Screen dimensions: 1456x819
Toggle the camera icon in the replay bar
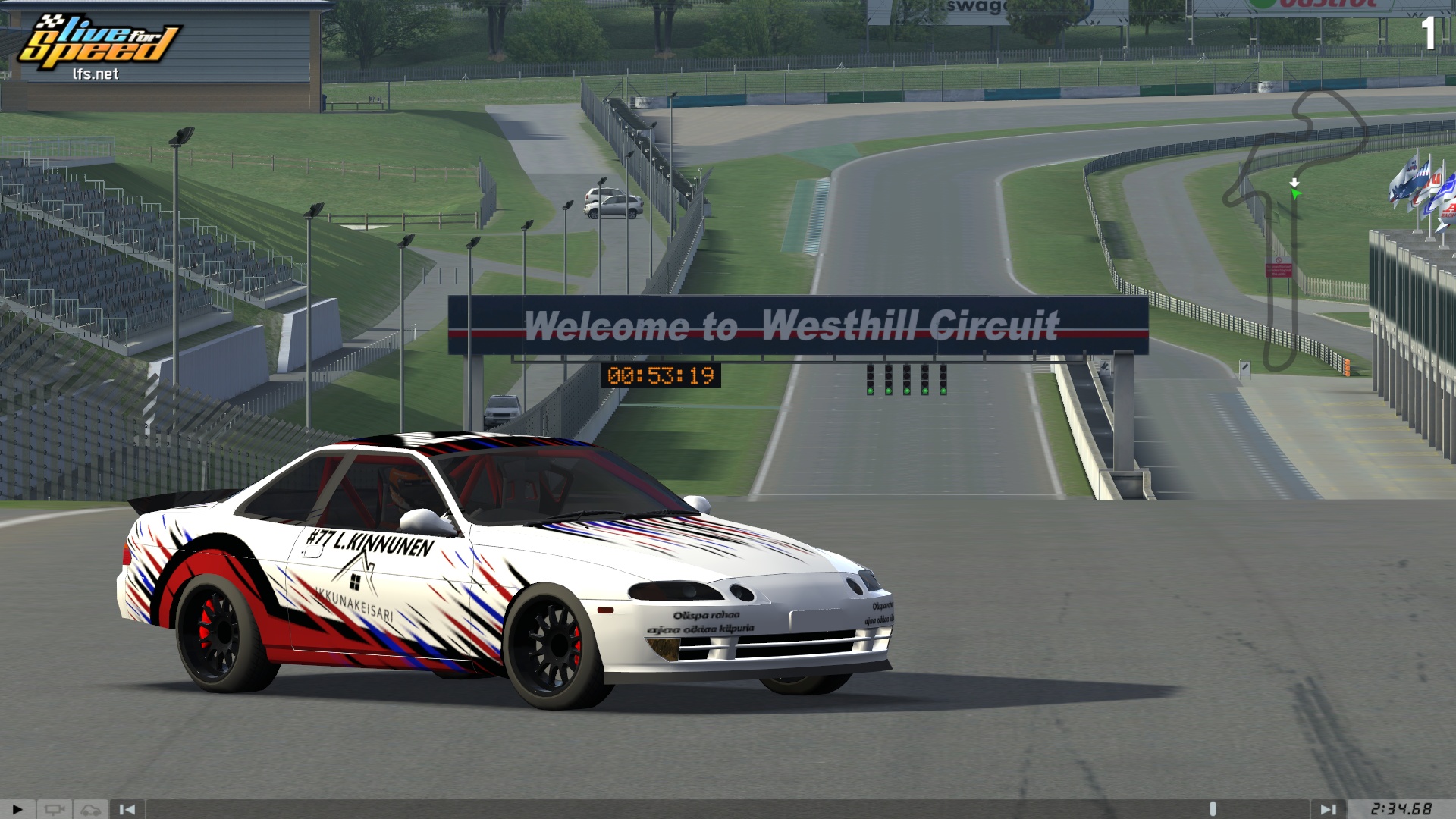[54, 809]
